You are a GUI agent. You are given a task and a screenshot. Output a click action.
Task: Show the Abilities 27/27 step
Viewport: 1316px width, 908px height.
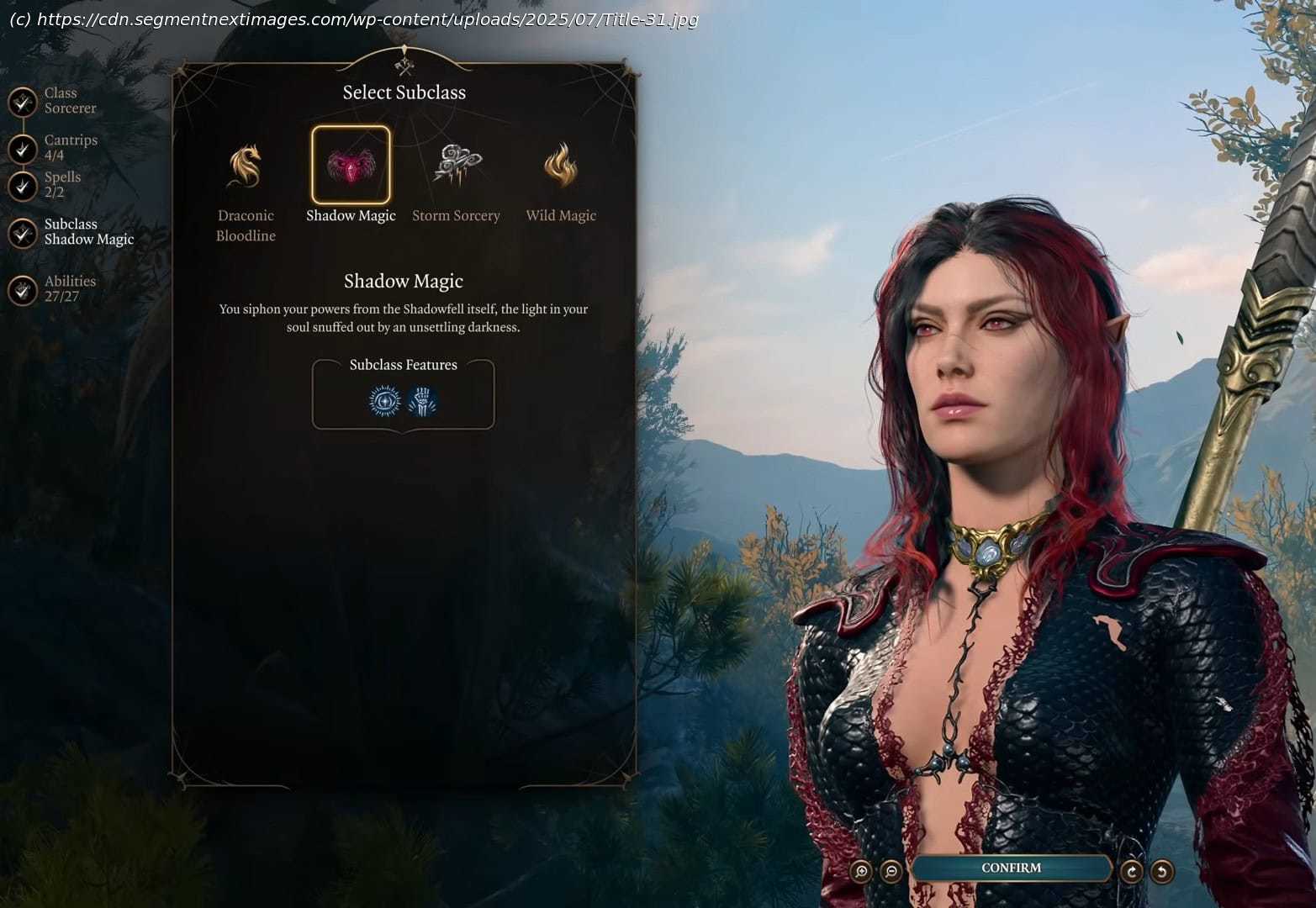23,290
